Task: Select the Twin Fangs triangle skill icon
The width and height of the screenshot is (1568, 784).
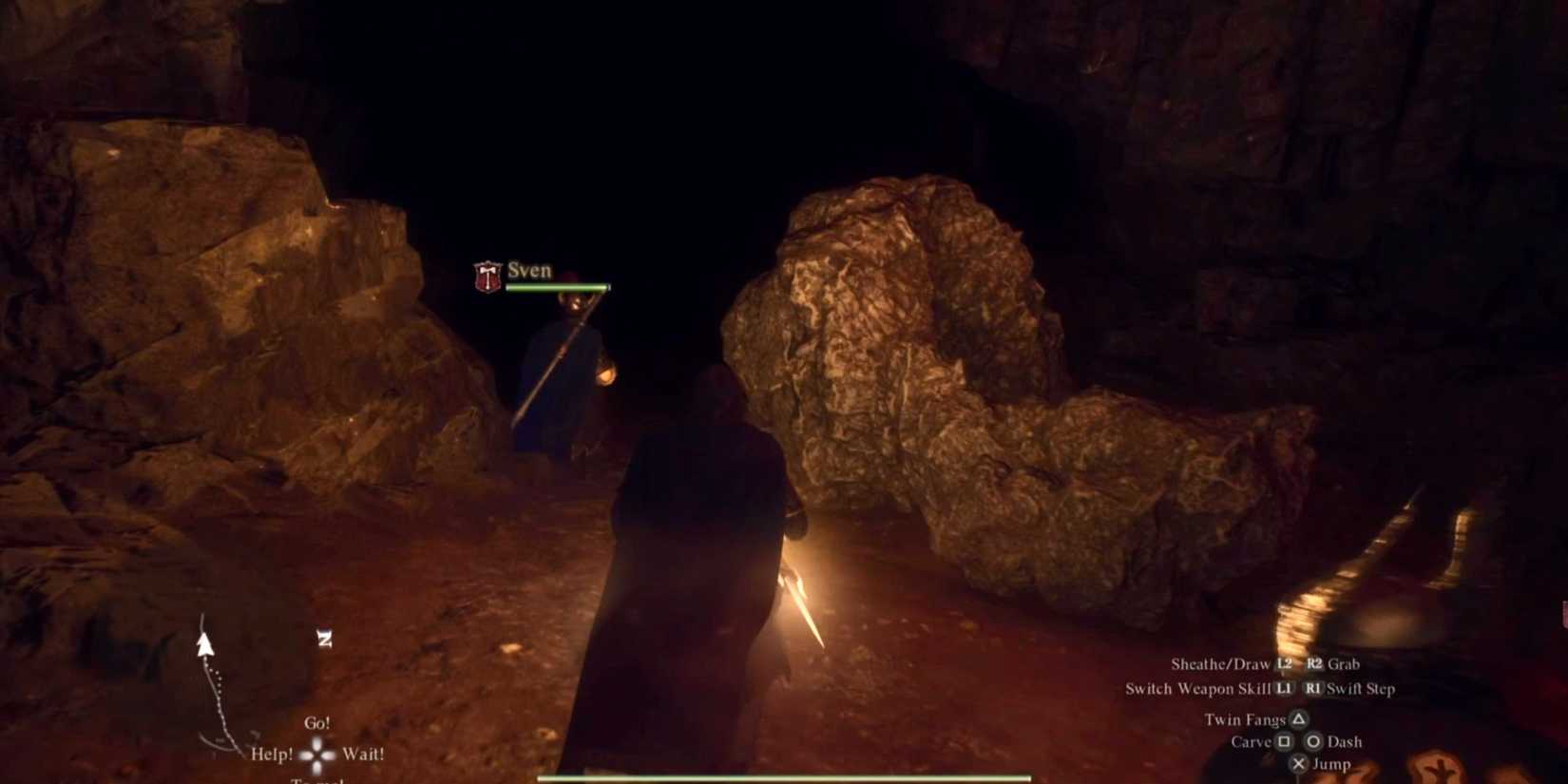Action: (1299, 720)
